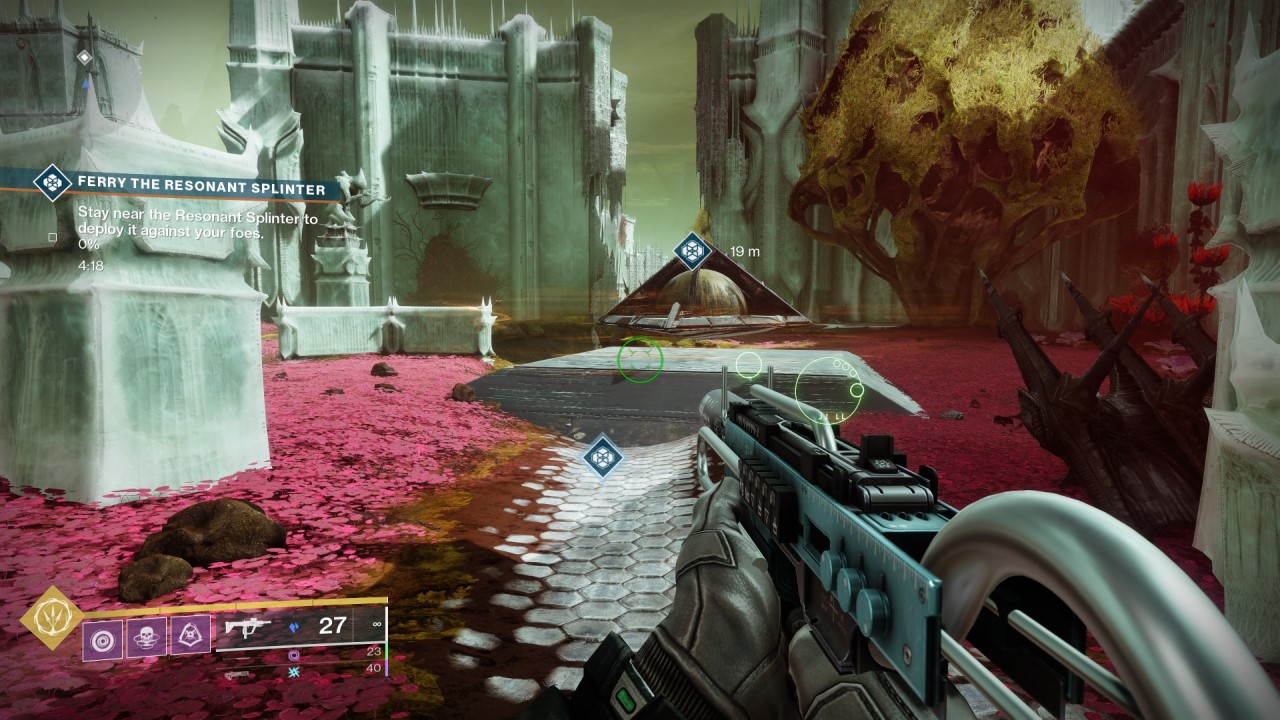Click the objective waypoint marked 19 m
This screenshot has height=720, width=1280.
click(x=692, y=250)
